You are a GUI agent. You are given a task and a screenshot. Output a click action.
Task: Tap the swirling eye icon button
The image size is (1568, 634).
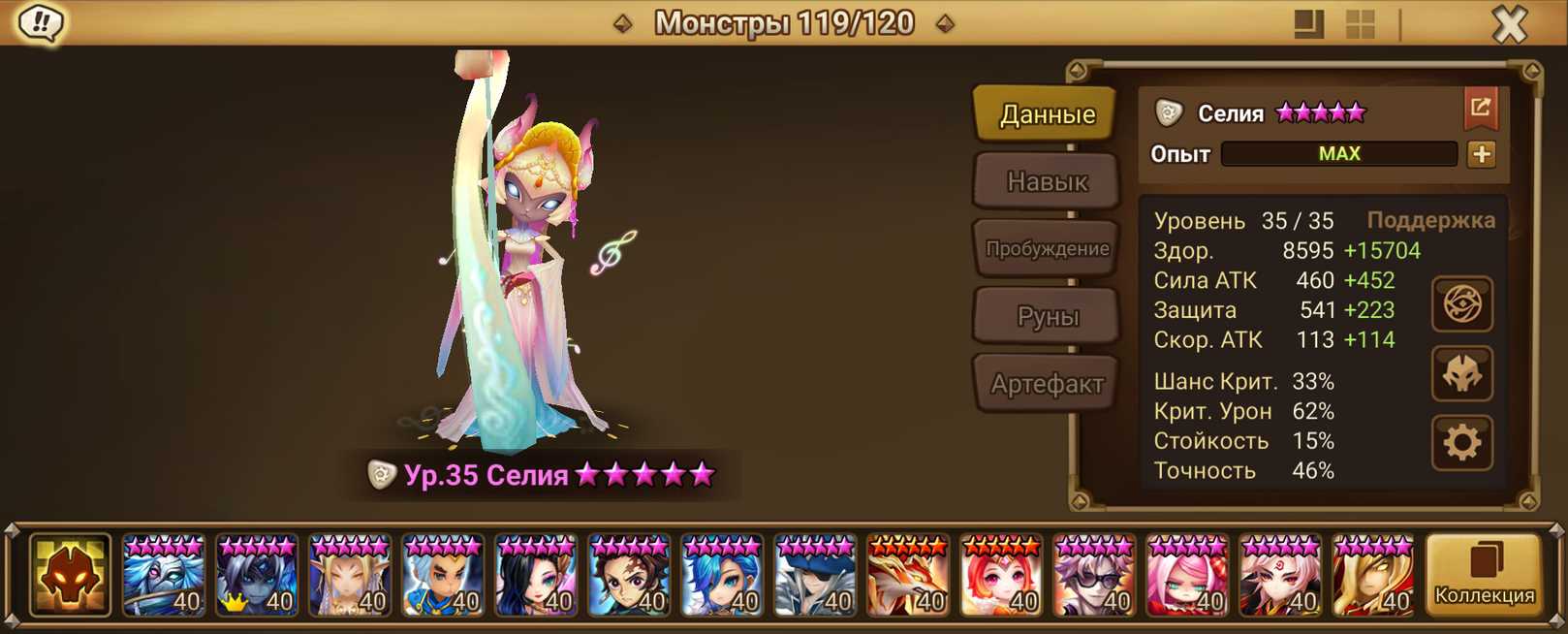click(1461, 304)
